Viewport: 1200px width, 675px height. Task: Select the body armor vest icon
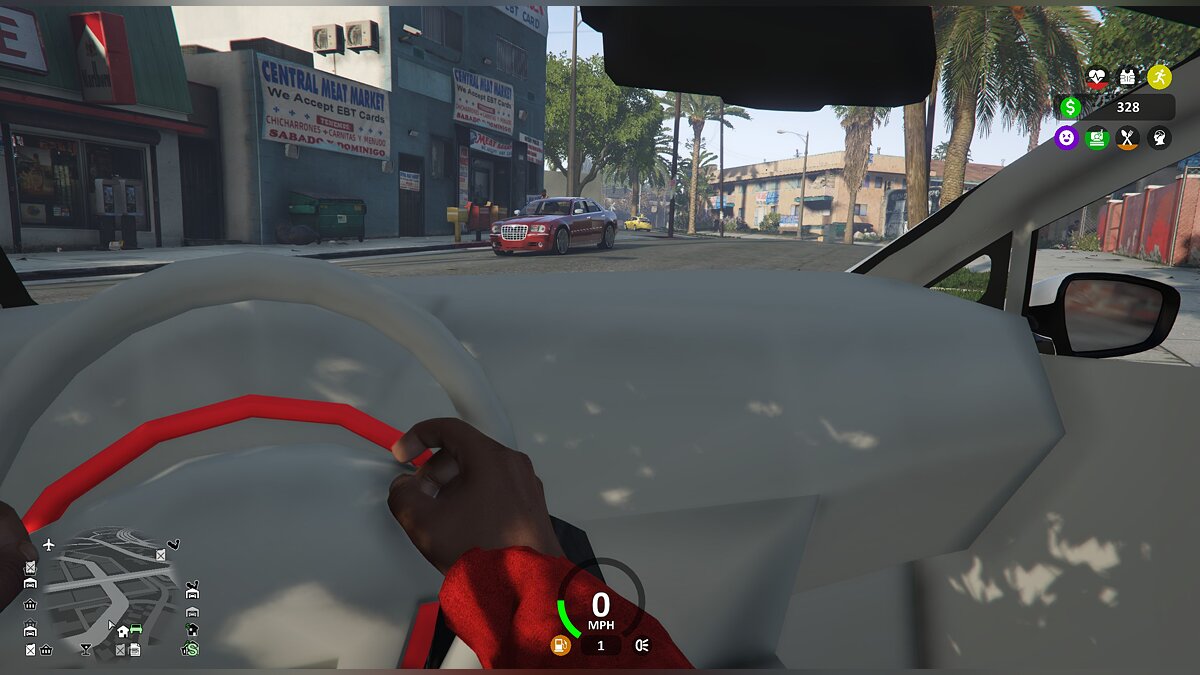[1128, 76]
